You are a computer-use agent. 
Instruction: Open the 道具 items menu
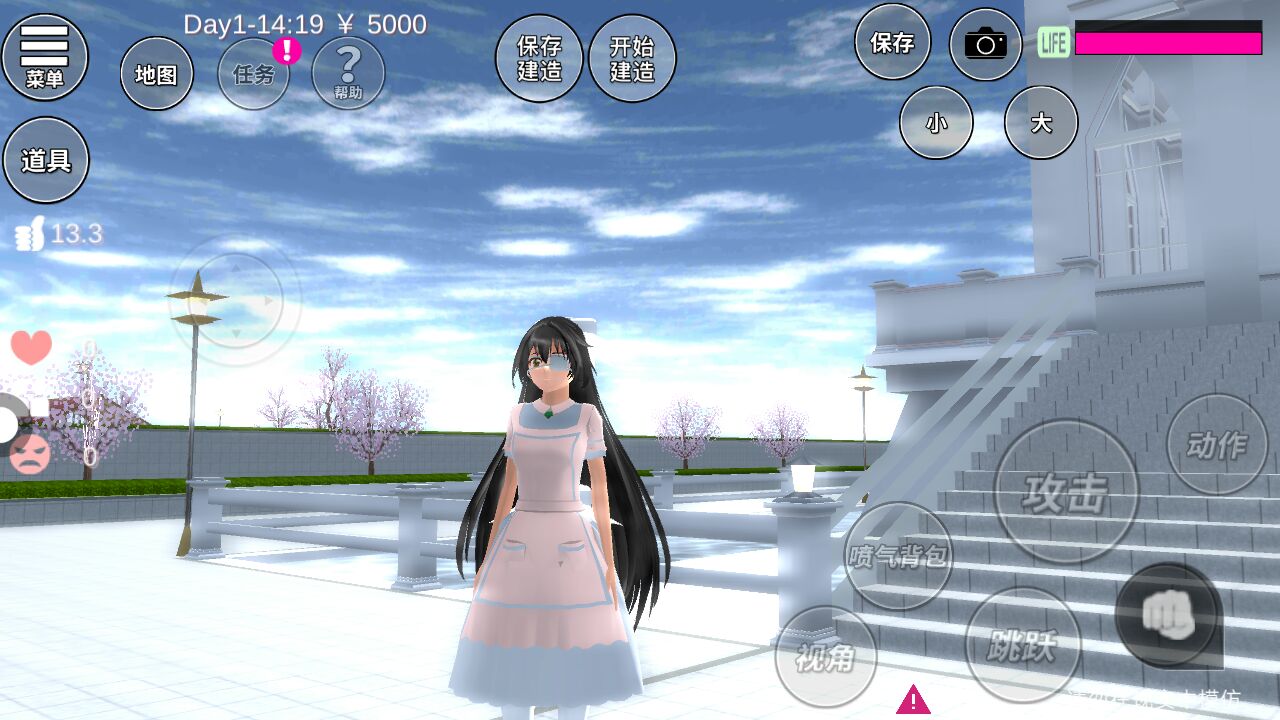[46, 160]
